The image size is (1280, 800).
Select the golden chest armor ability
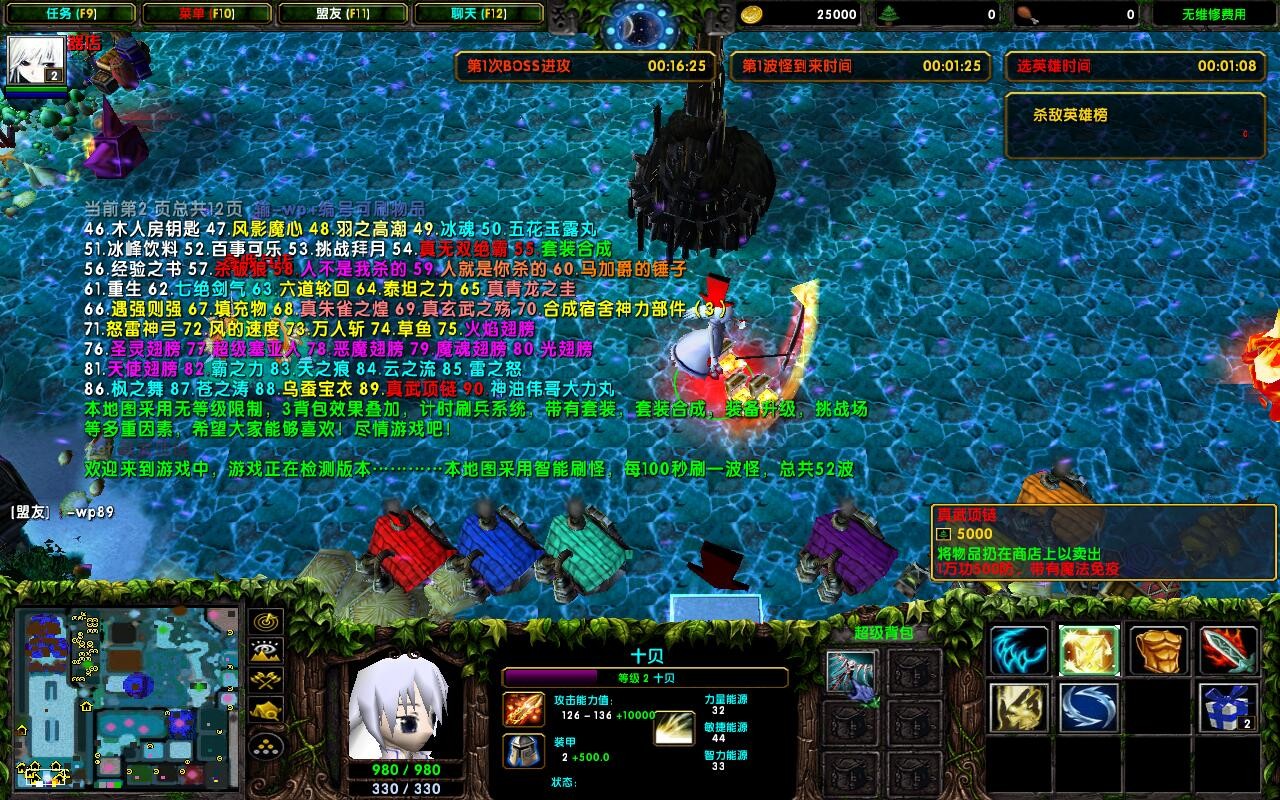(x=1158, y=651)
